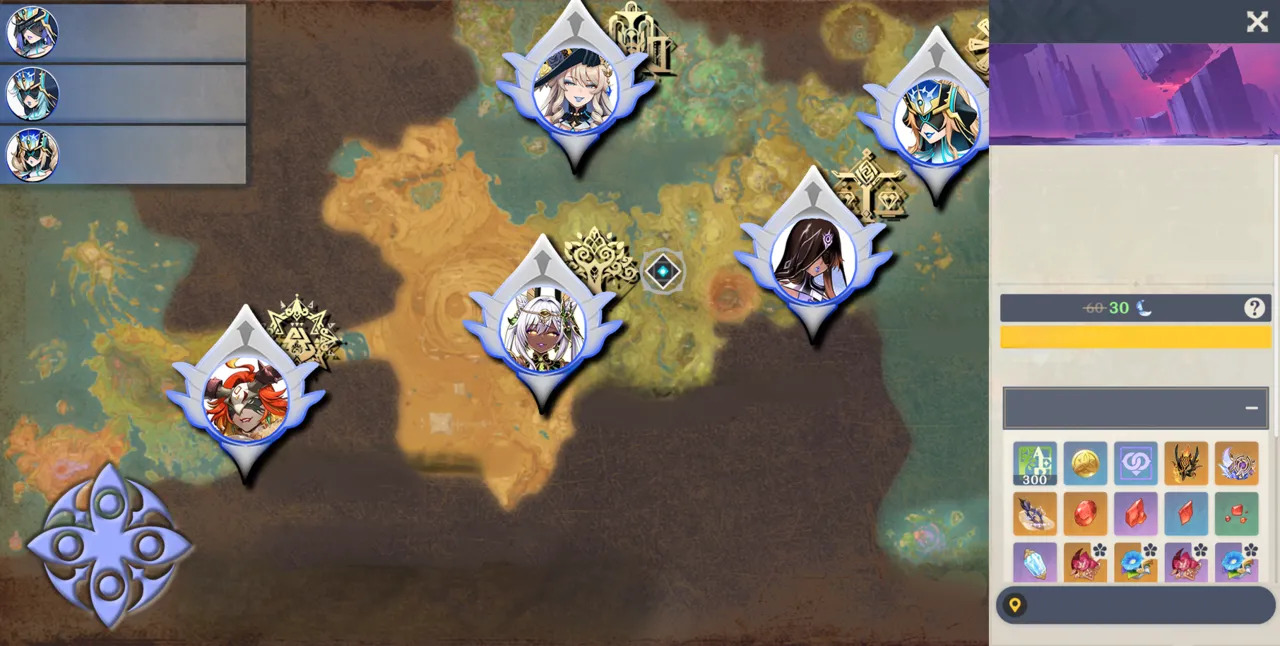Image resolution: width=1280 pixels, height=646 pixels.
Task: Open the four-petal blue compass menu button
Action: click(108, 546)
